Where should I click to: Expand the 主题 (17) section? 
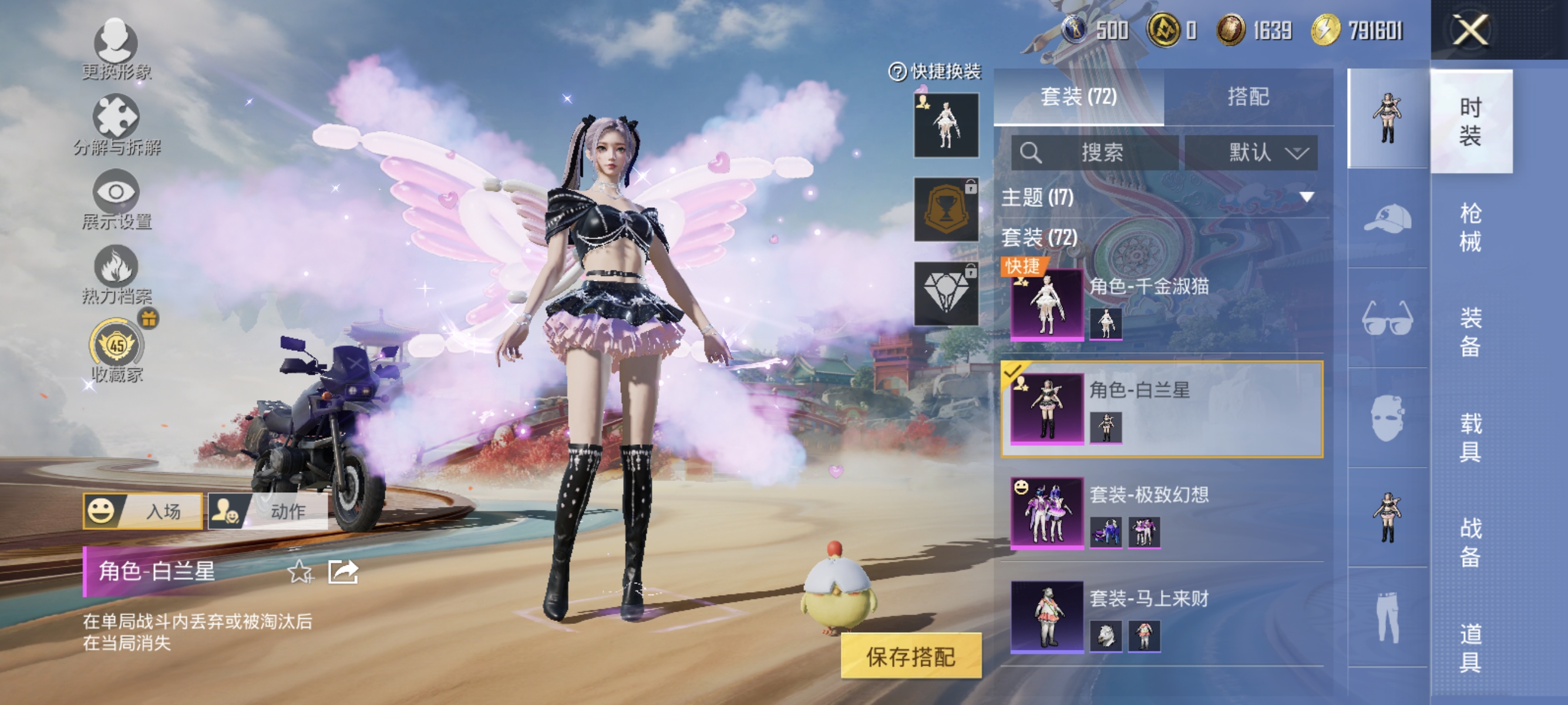(1162, 197)
